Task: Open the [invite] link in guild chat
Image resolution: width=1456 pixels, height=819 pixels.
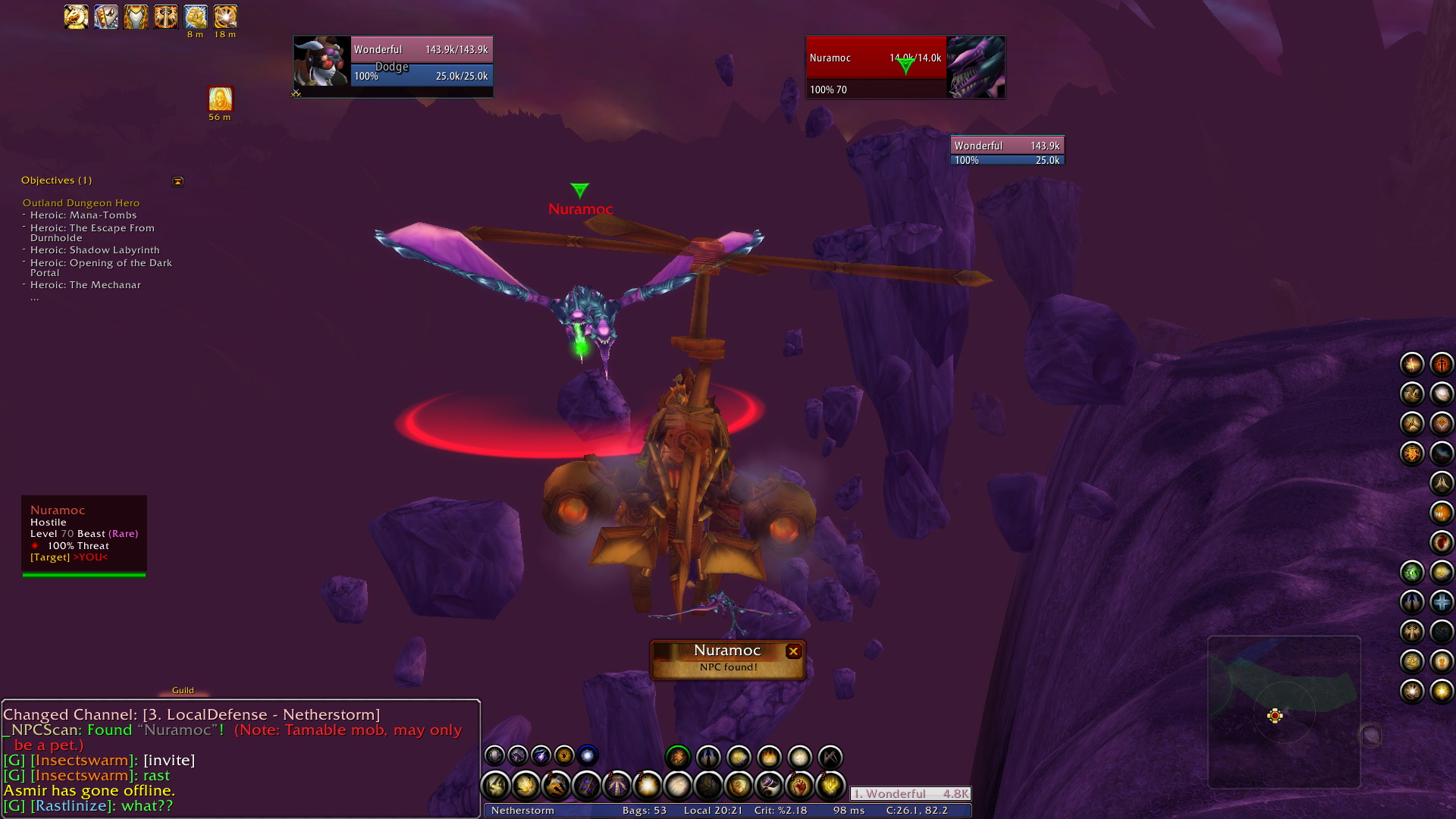Action: (169, 761)
